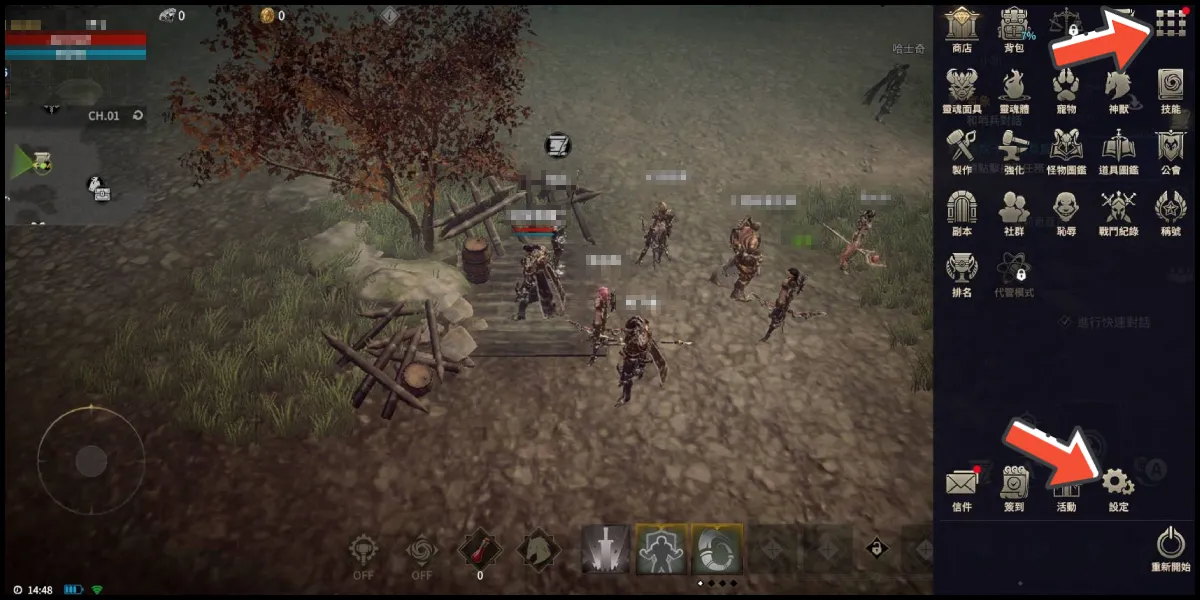Image resolution: width=1200 pixels, height=600 pixels.
Task: Click the 重新開始 restart power button
Action: click(x=1170, y=544)
